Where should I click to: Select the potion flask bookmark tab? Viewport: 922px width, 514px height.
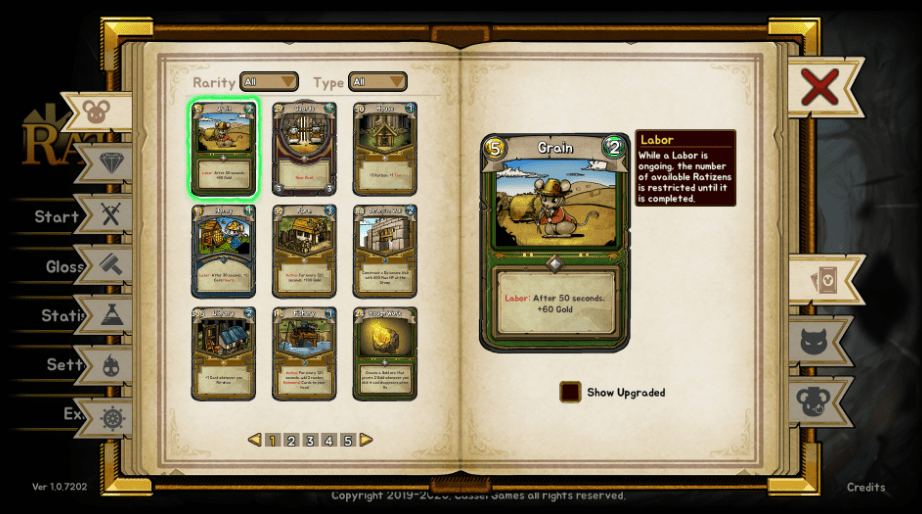pos(111,316)
